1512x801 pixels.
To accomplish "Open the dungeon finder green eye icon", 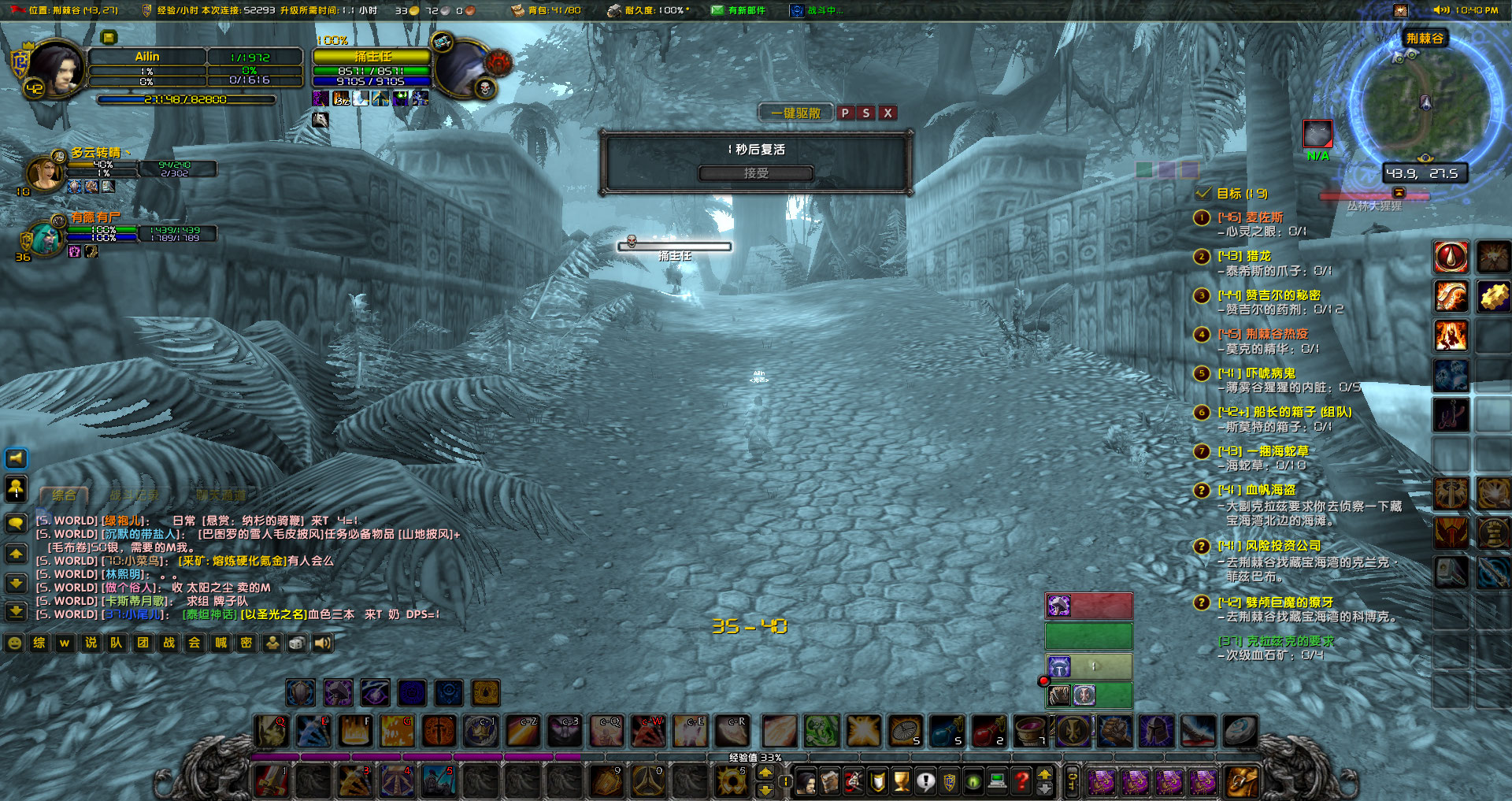I will (973, 781).
